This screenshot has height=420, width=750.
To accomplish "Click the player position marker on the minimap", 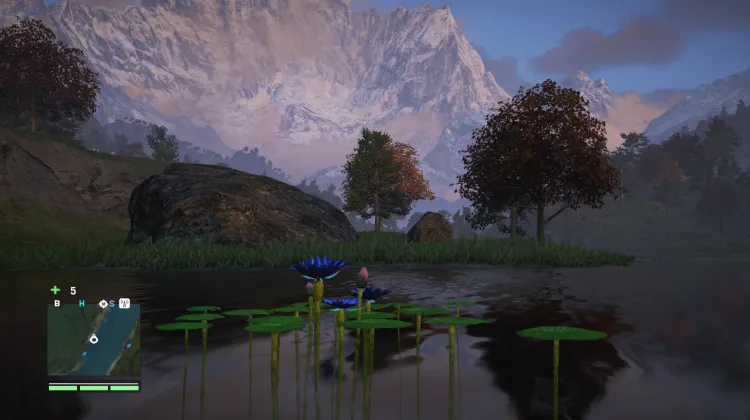I will point(93,340).
